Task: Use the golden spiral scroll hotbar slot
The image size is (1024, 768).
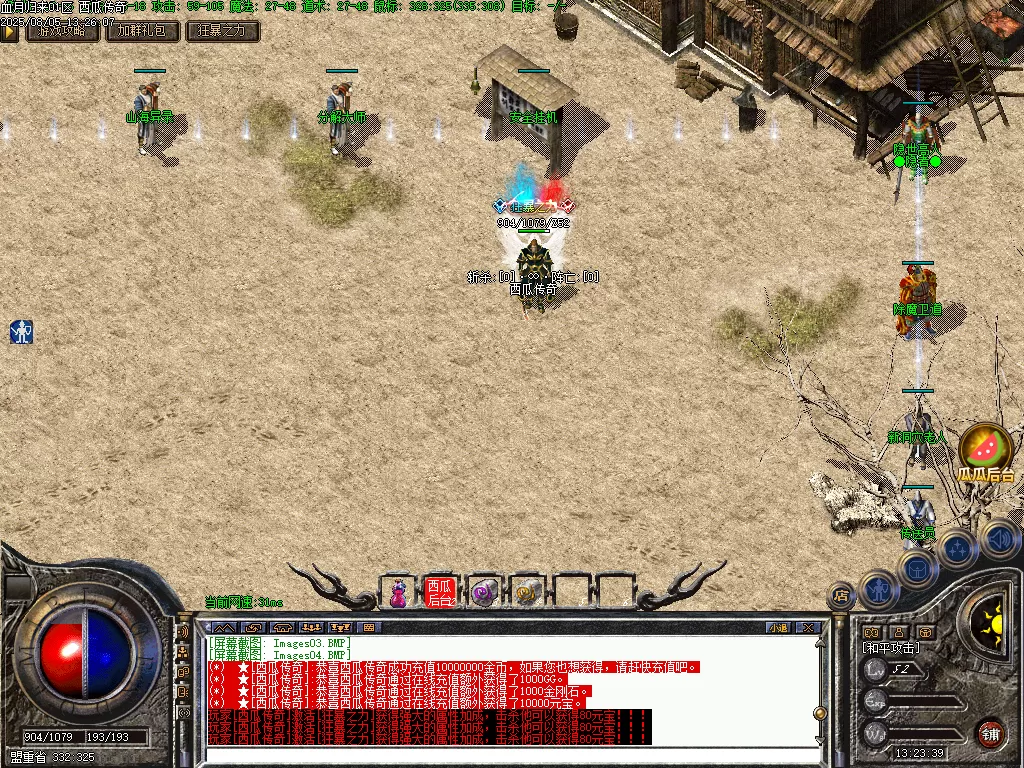Action: [527, 592]
